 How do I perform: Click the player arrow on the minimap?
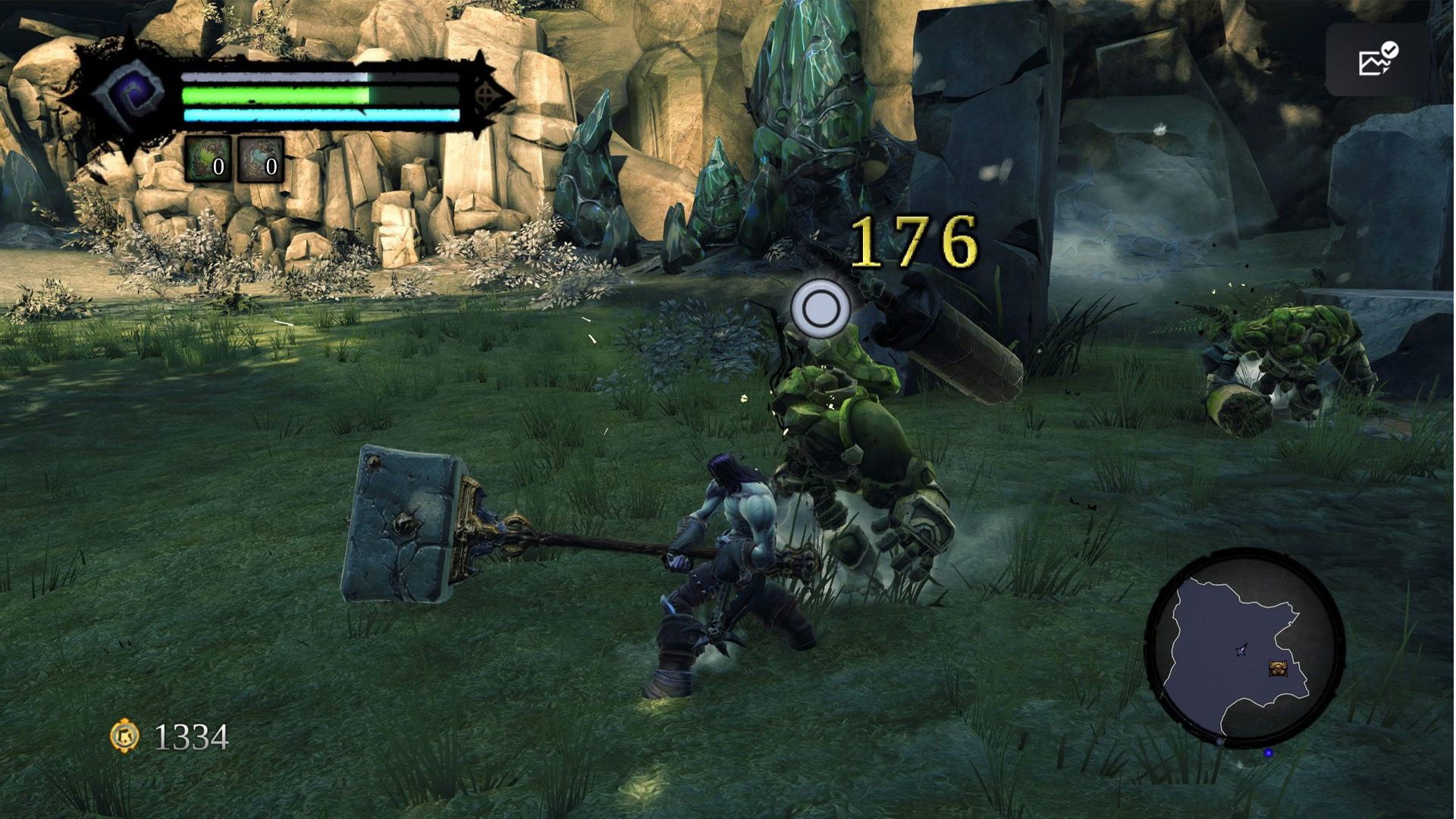(1241, 650)
